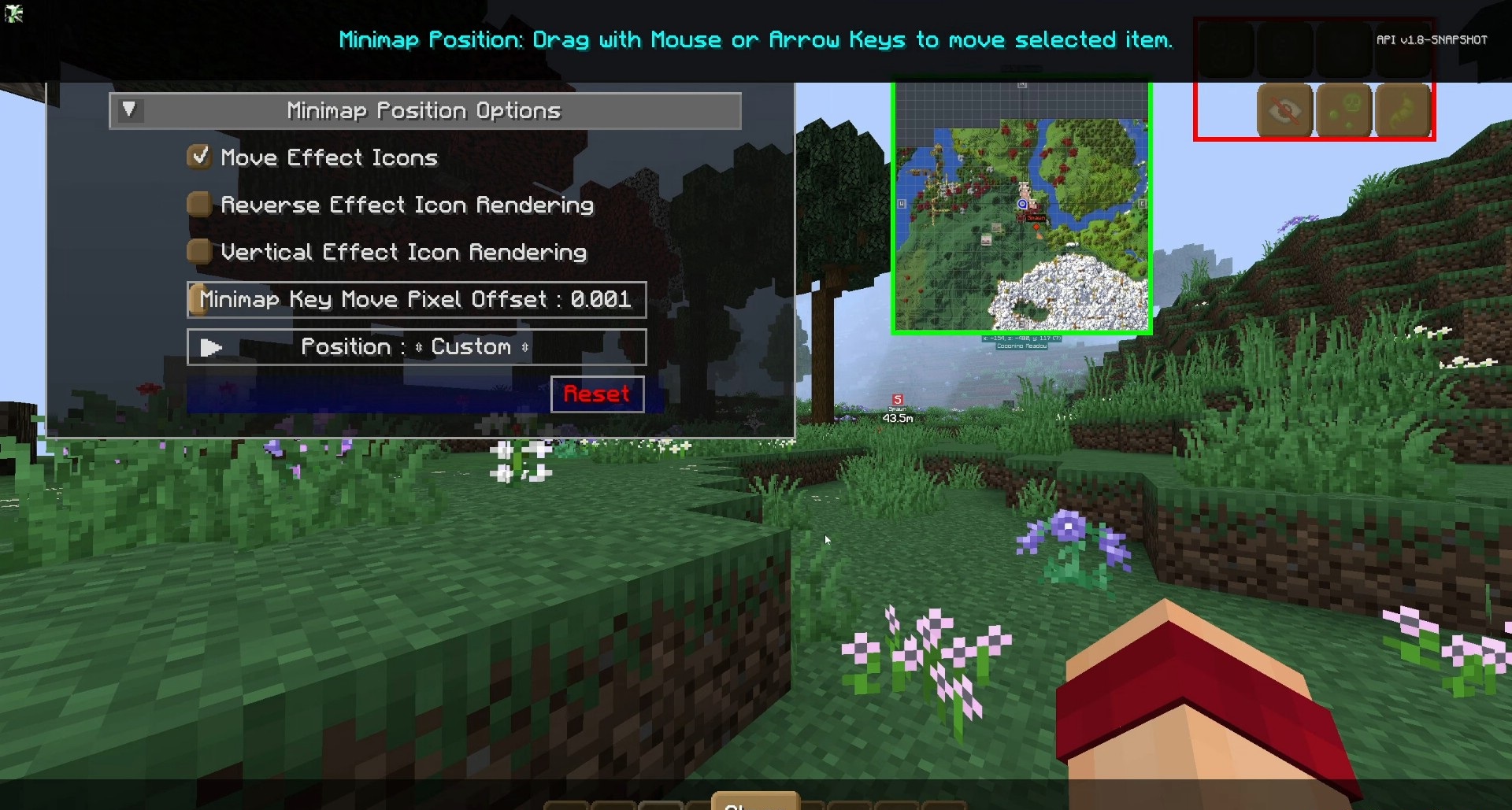
Task: Select the crossed-out eye blindness effect icon
Action: click(1284, 111)
